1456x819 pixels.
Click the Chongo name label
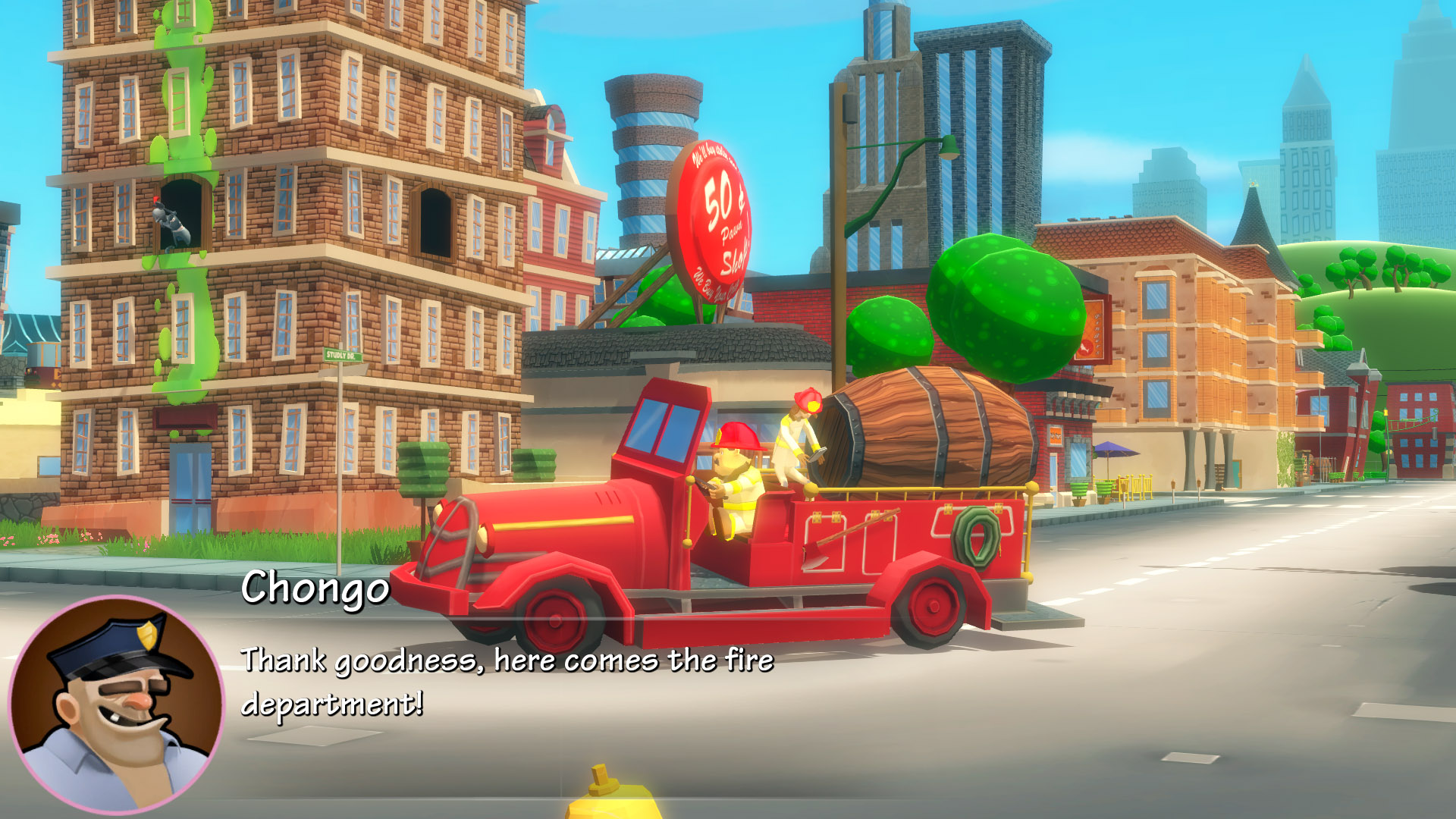pyautogui.click(x=317, y=593)
